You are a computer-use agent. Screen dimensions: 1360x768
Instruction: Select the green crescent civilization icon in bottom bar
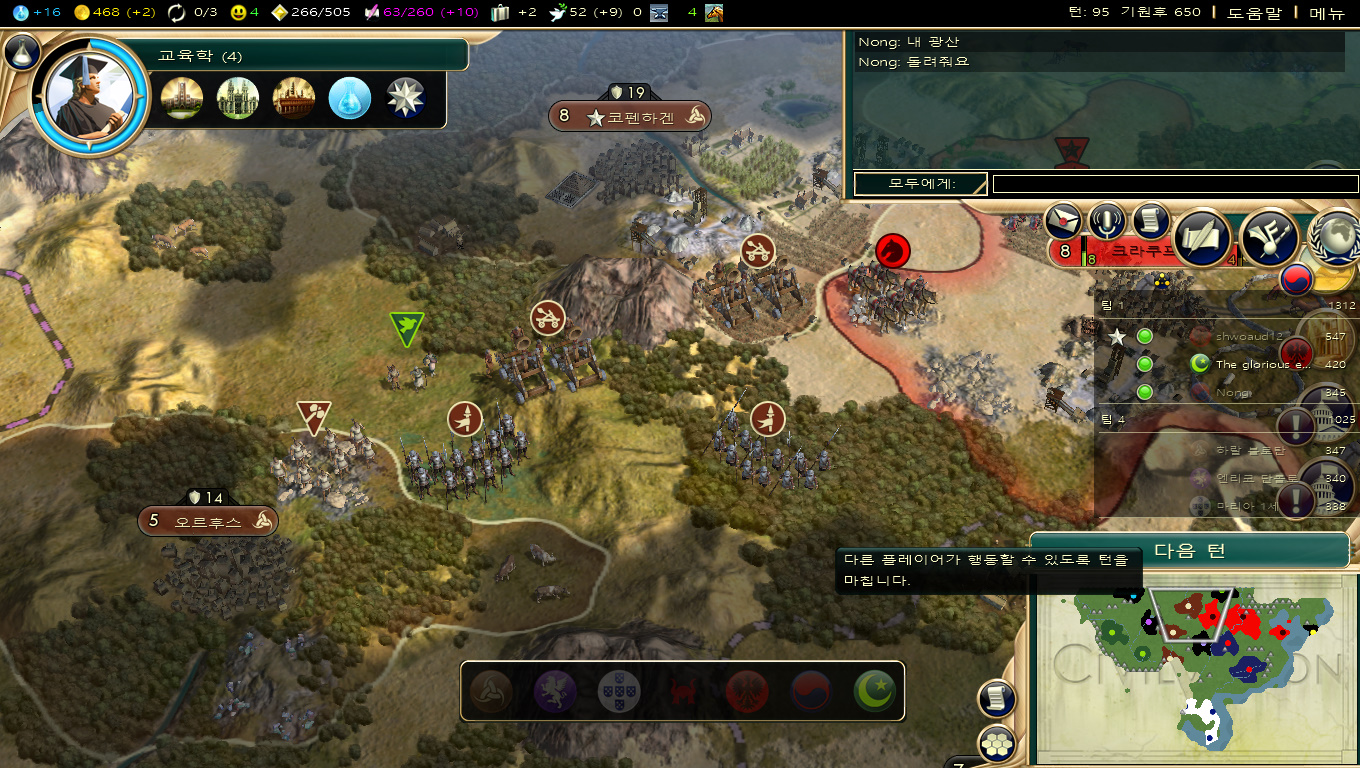tap(874, 691)
